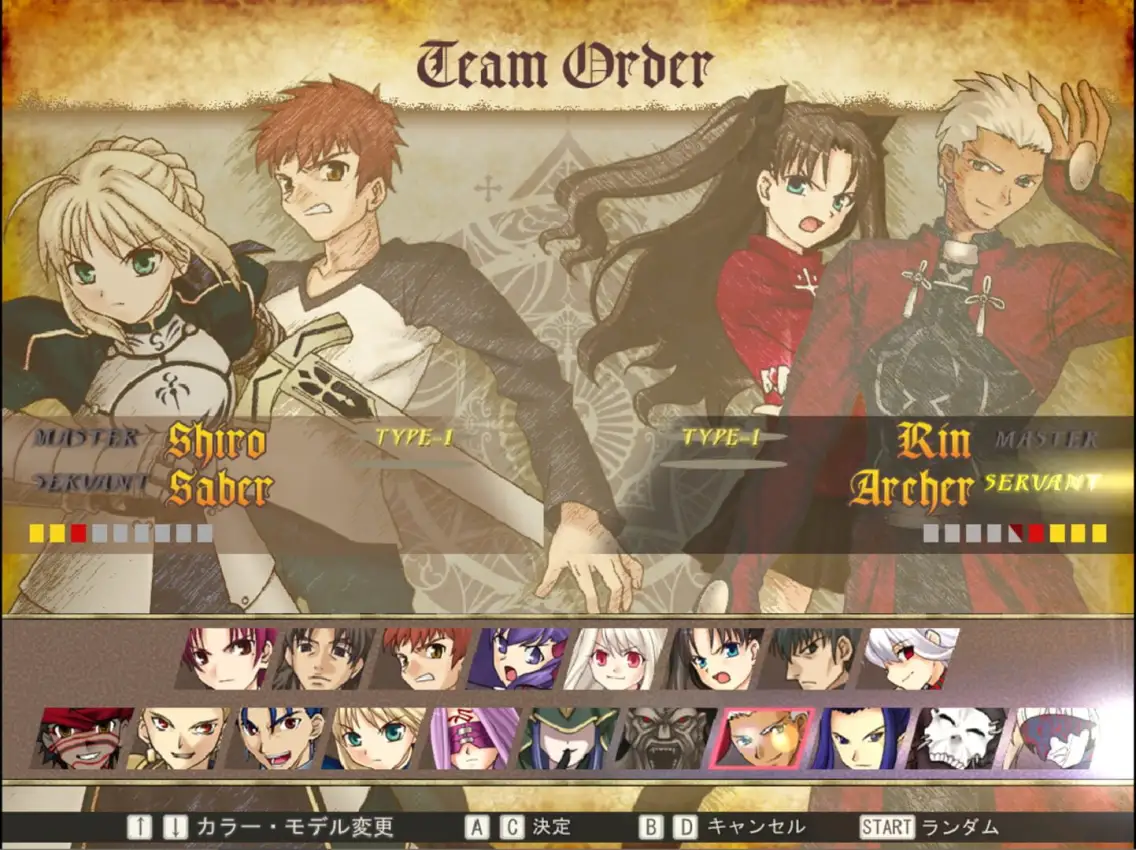Select blue-haired Lancer's portrait
The width and height of the screenshot is (1136, 850).
click(280, 738)
